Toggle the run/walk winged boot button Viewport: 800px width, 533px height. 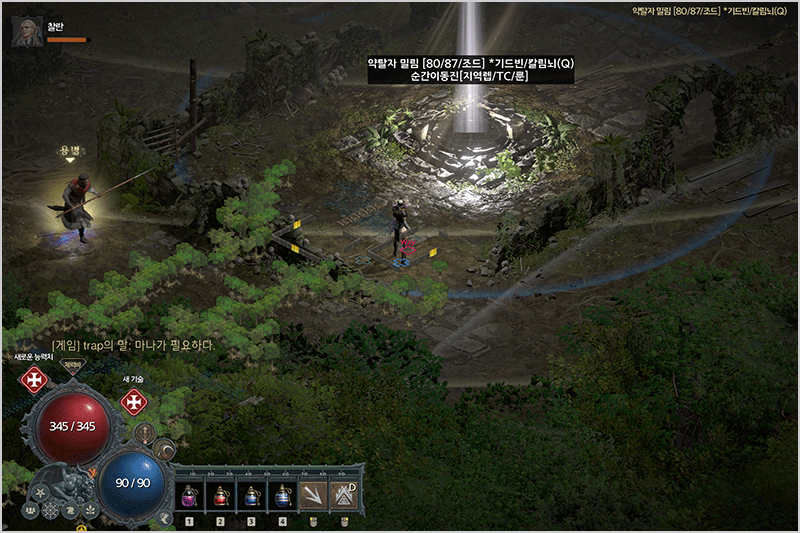pos(166,517)
